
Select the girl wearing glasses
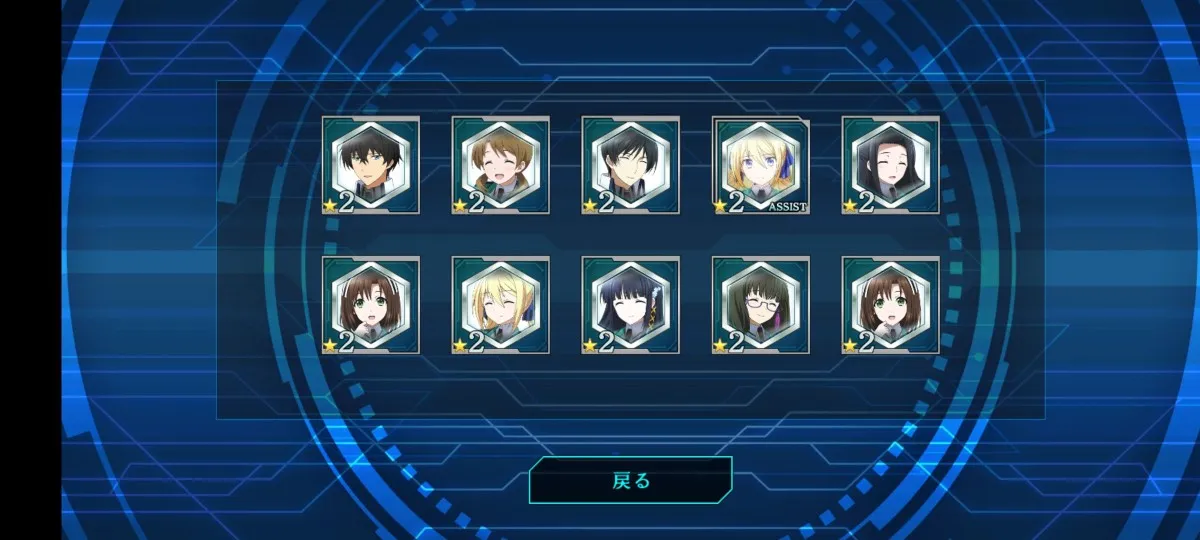coord(761,305)
